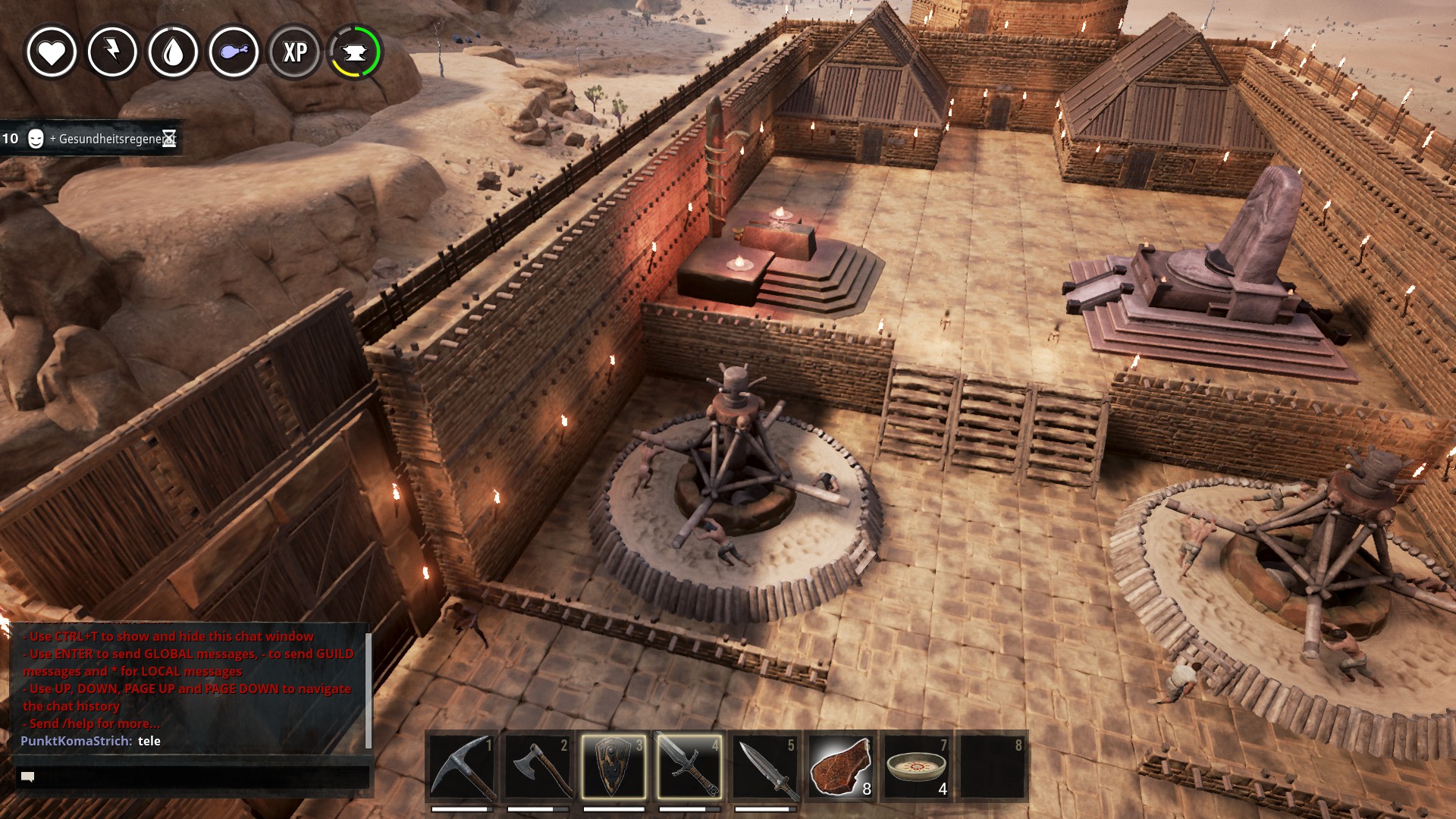Select the pickaxe in hotbar slot 1
Screen dimensions: 1456x819
point(462,767)
